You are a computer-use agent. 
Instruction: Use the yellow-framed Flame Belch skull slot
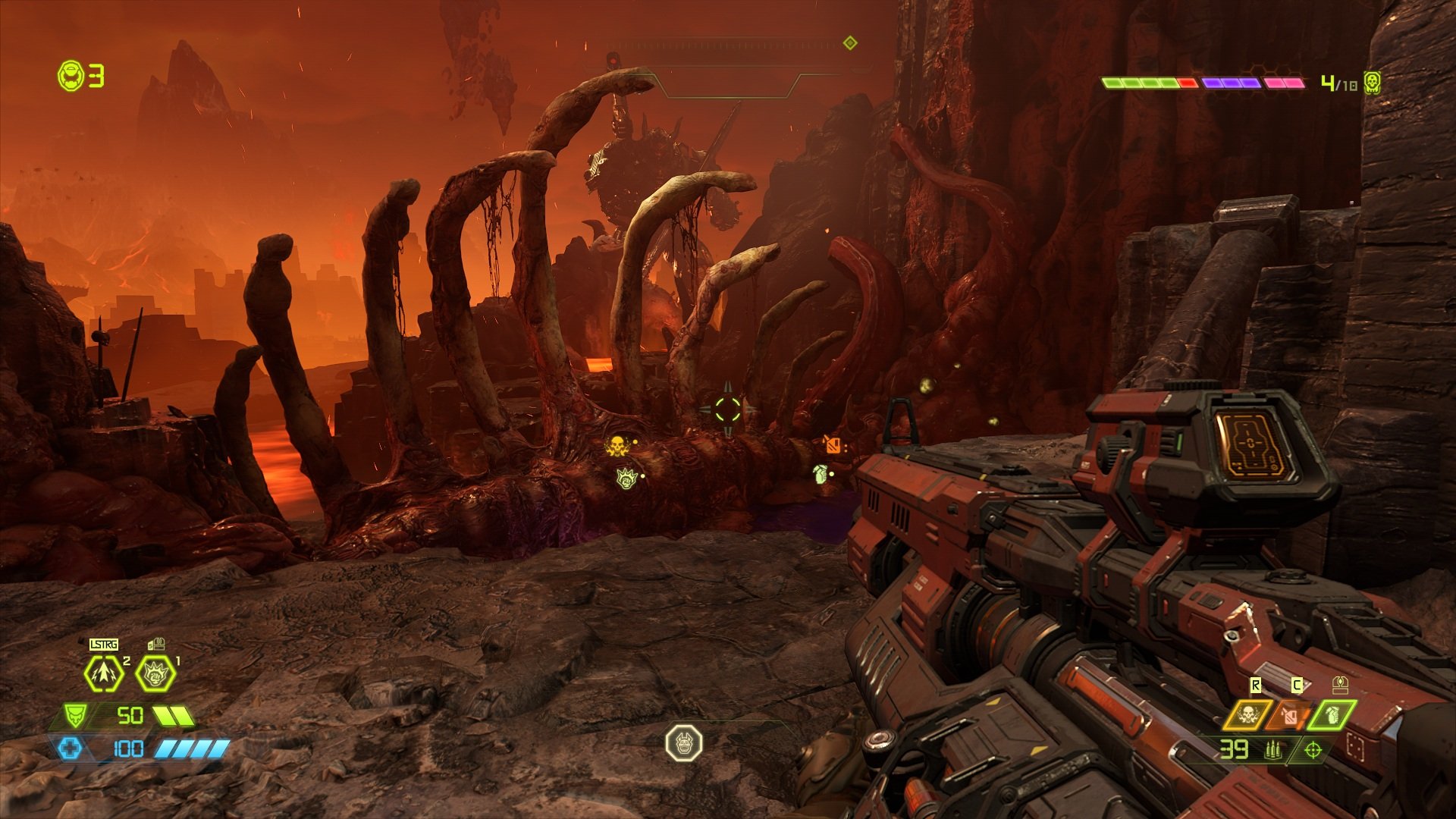[1247, 714]
